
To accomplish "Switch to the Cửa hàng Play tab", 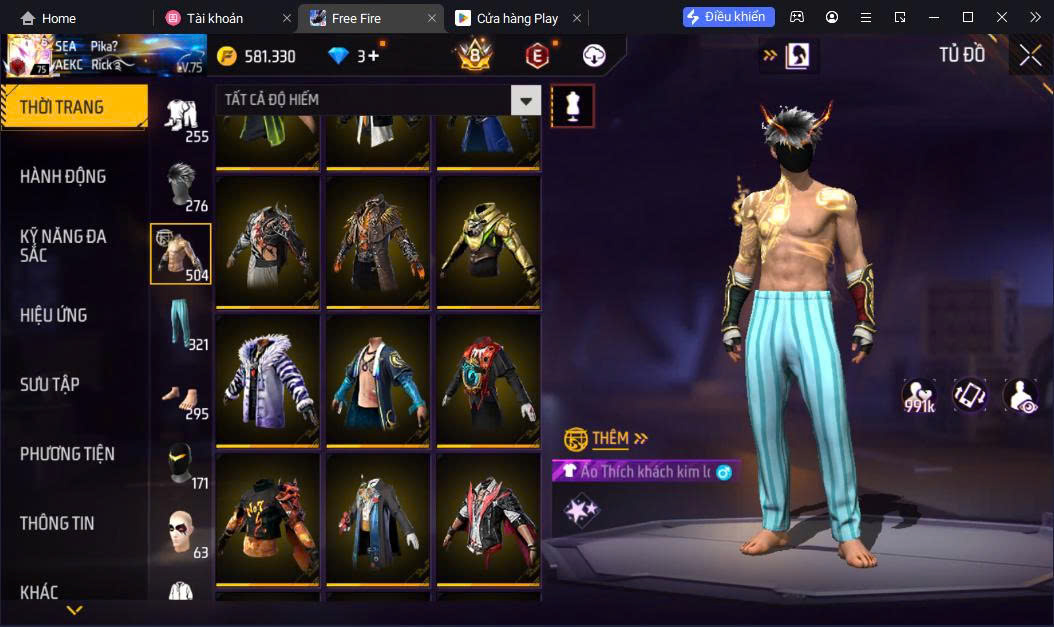I will tap(517, 18).
